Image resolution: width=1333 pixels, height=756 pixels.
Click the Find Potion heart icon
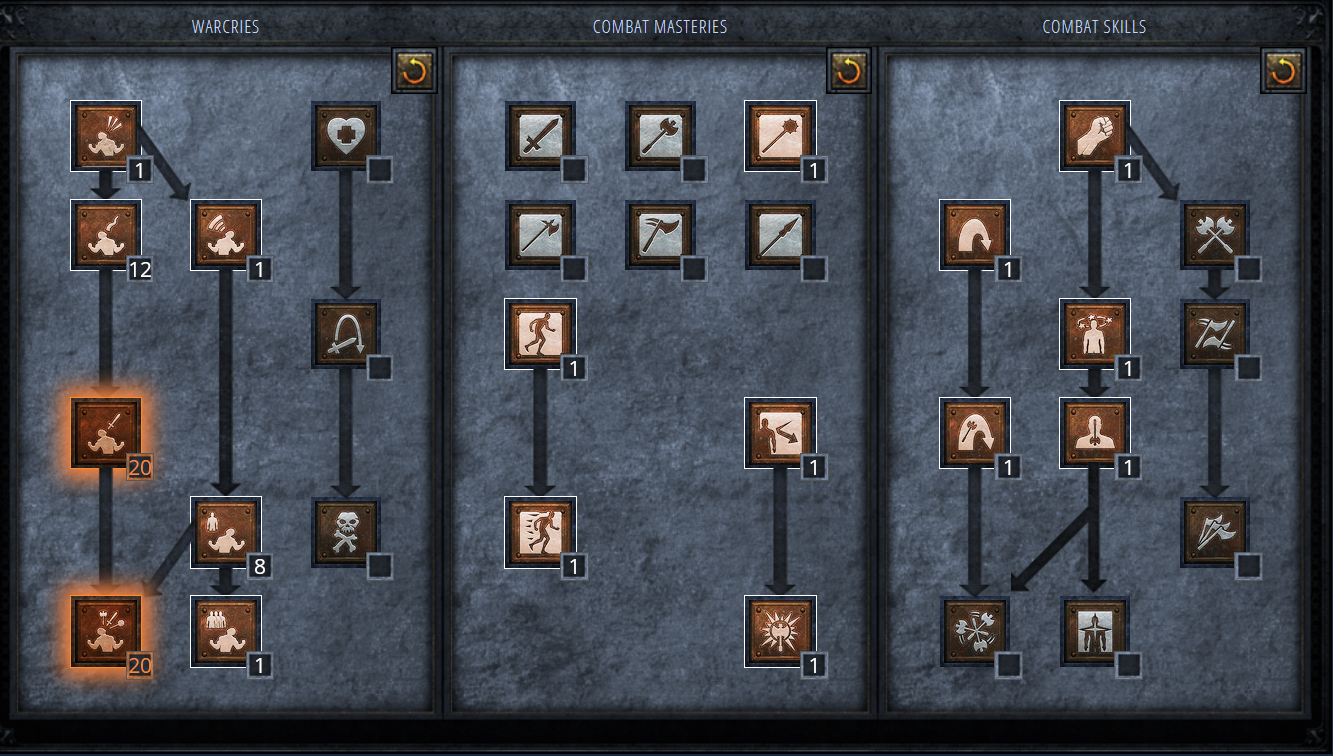(x=347, y=135)
